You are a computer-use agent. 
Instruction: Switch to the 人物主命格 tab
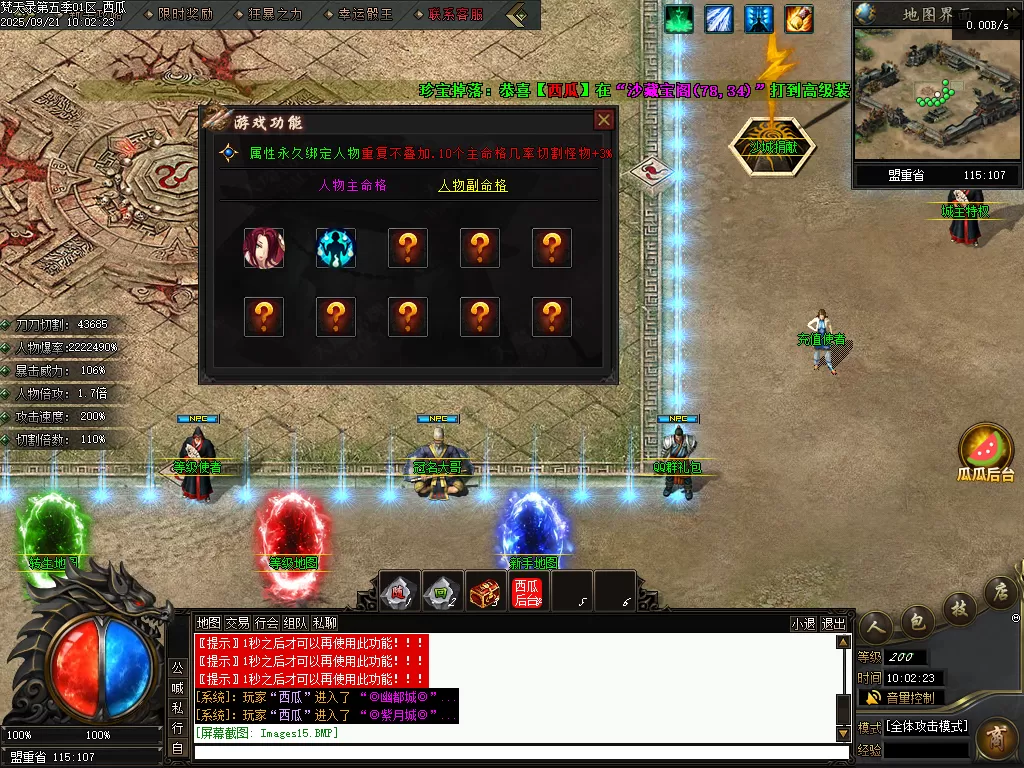[x=352, y=185]
